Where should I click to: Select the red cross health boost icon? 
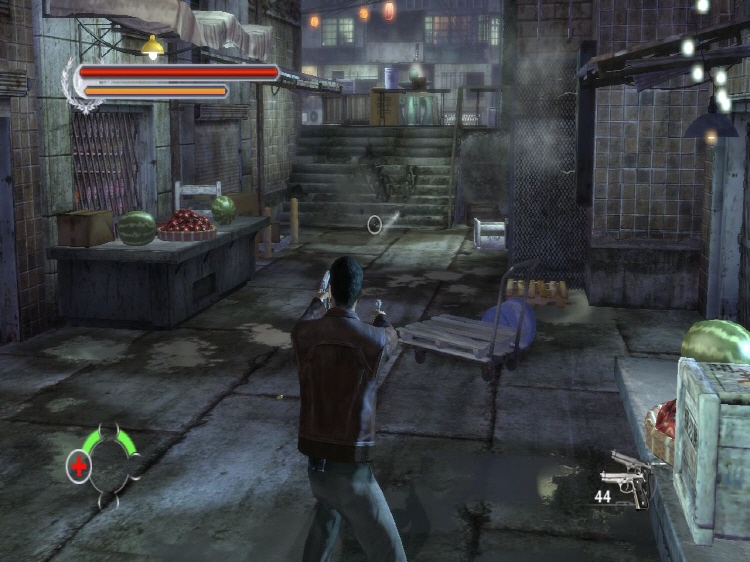click(x=78, y=466)
